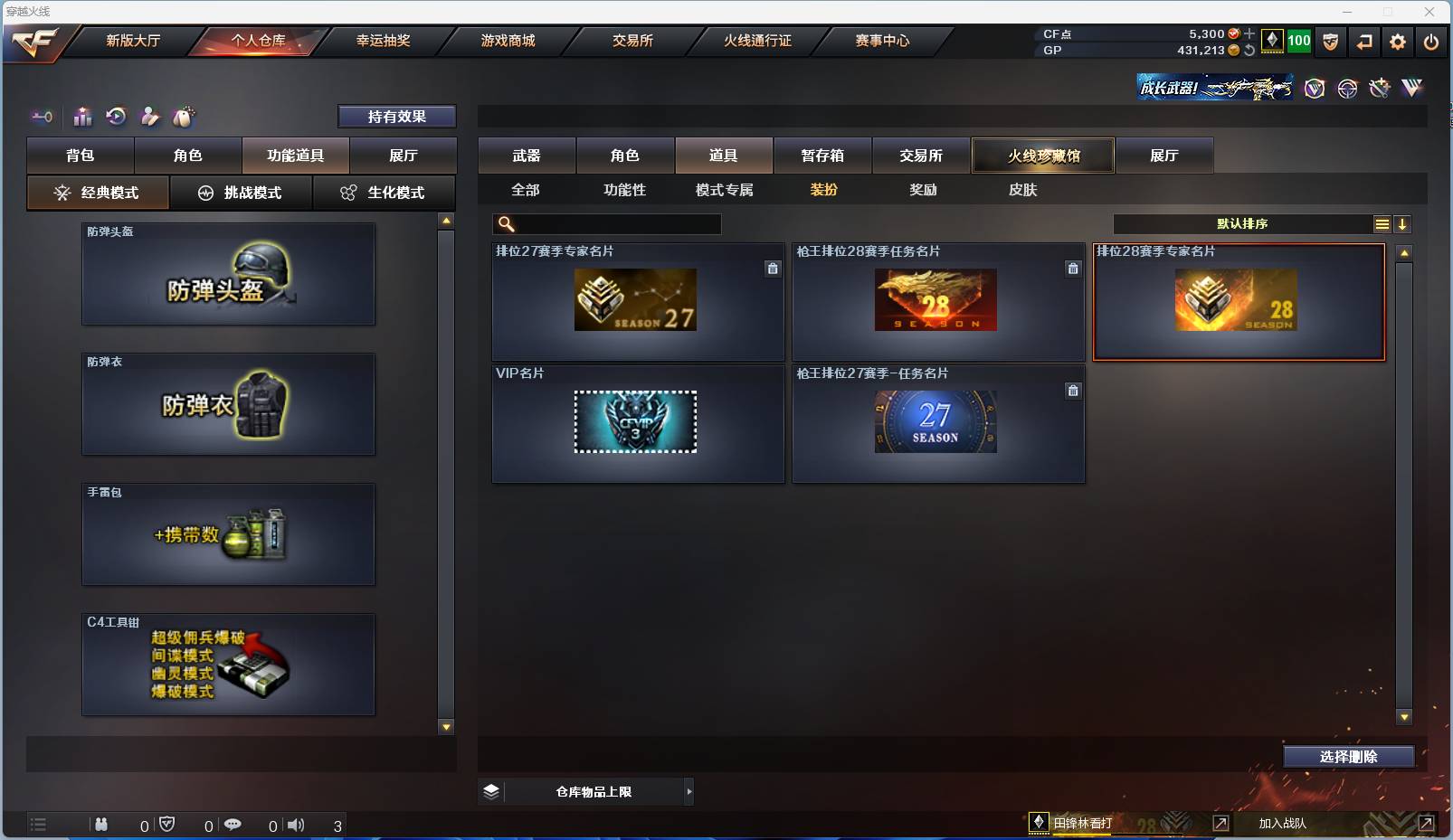This screenshot has height=840, width=1453.
Task: Click the replay history icon
Action: click(x=116, y=117)
